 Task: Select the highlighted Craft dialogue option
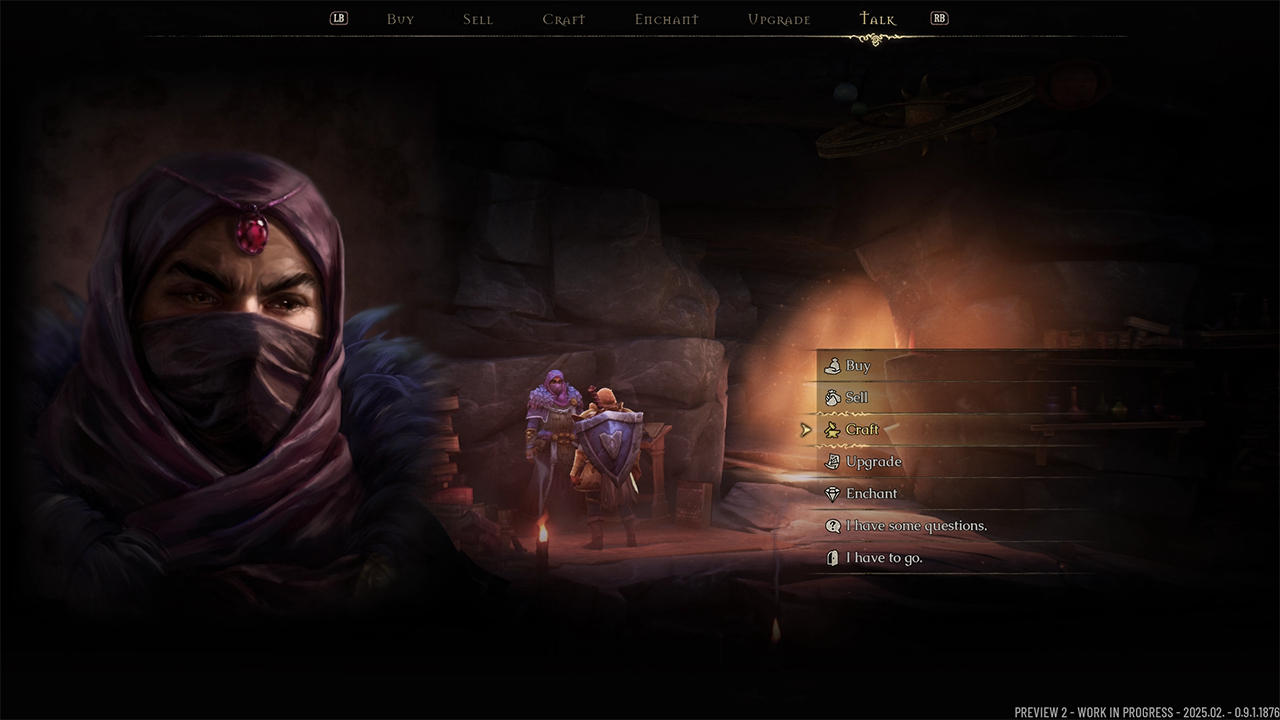coord(862,430)
